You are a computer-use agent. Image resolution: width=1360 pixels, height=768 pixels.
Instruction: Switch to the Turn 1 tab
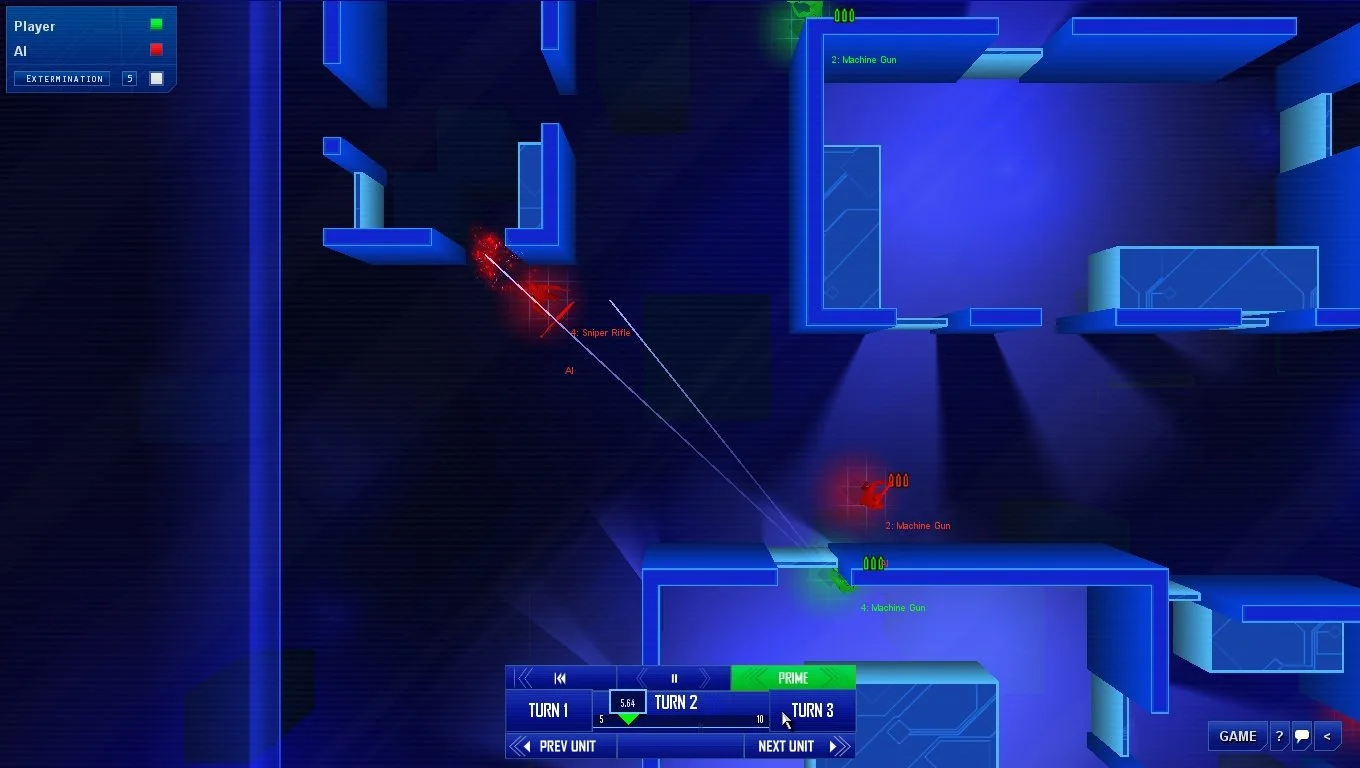(x=549, y=709)
